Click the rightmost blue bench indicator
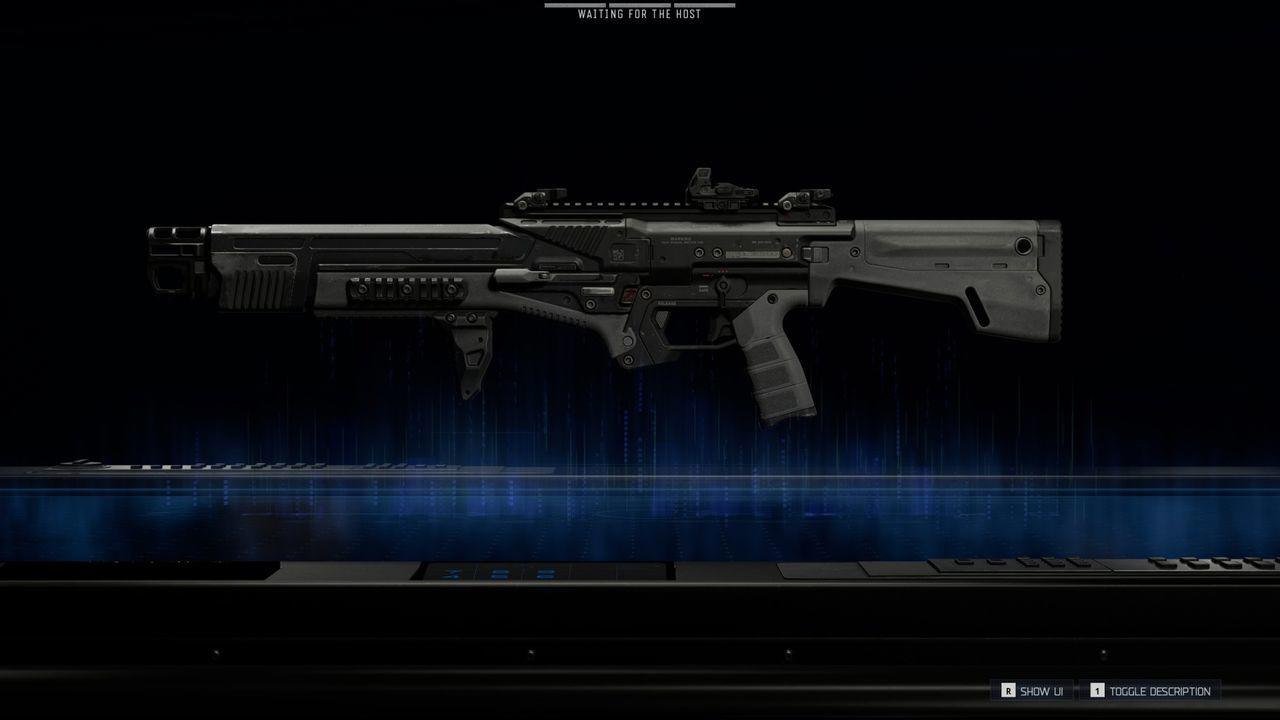 click(546, 574)
